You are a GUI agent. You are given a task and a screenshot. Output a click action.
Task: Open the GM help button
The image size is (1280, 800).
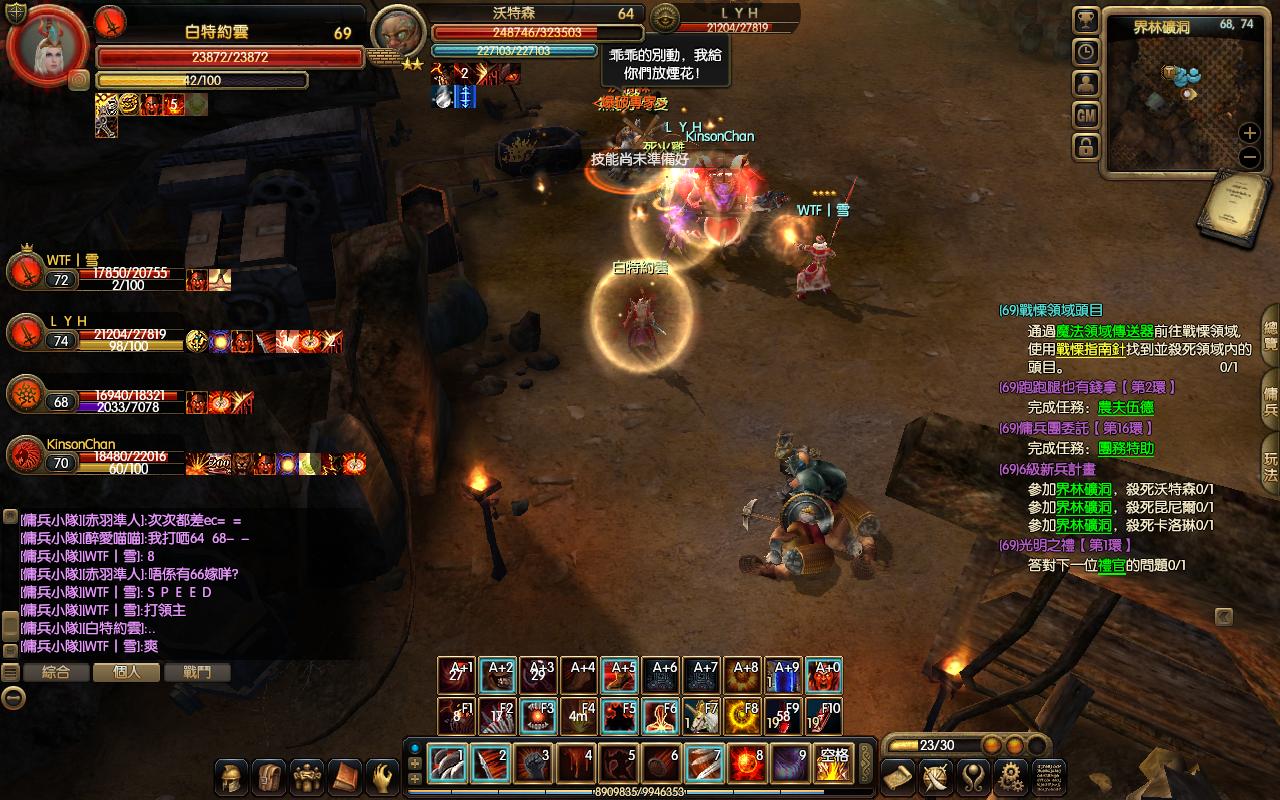(x=1086, y=115)
